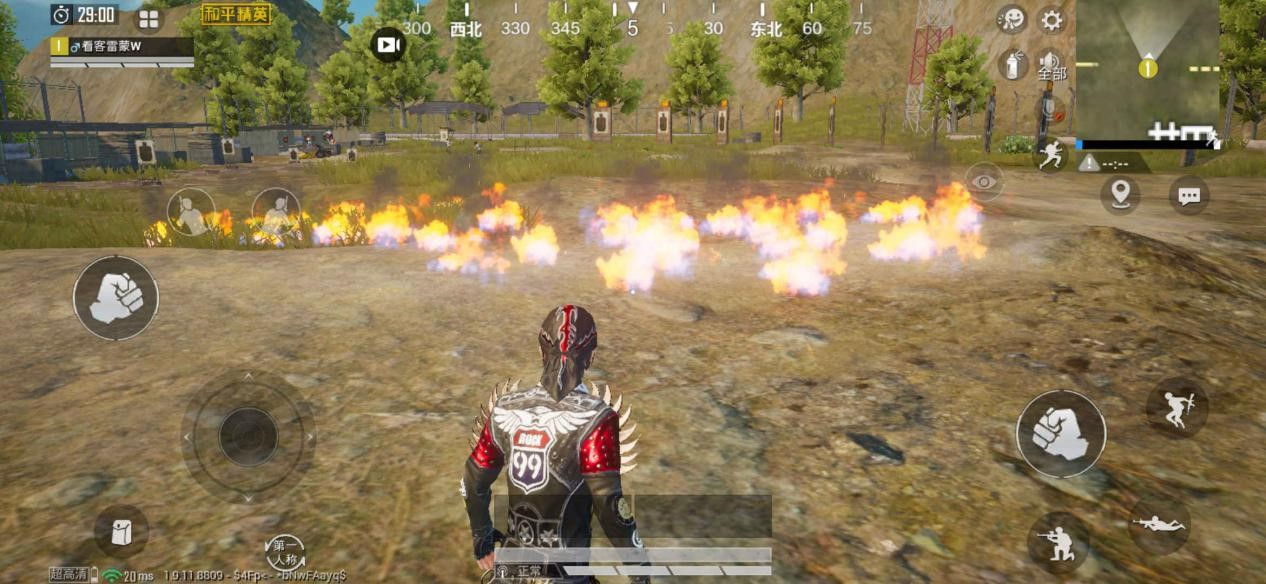Open the quick chat bubble
1266x584 pixels.
coord(1188,195)
